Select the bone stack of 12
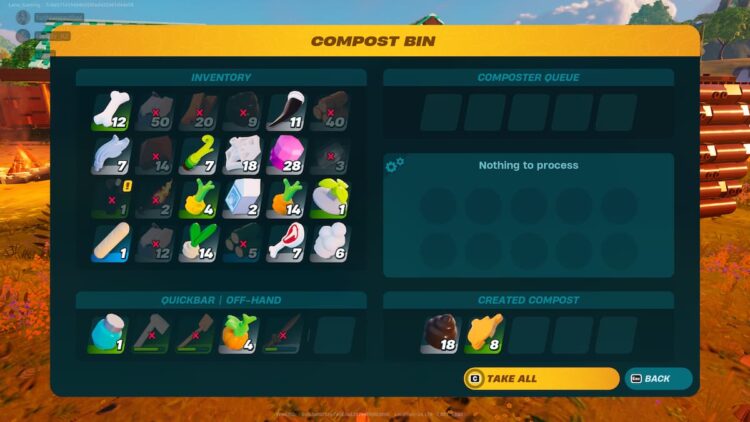Viewport: 750px width, 422px height. click(x=111, y=110)
